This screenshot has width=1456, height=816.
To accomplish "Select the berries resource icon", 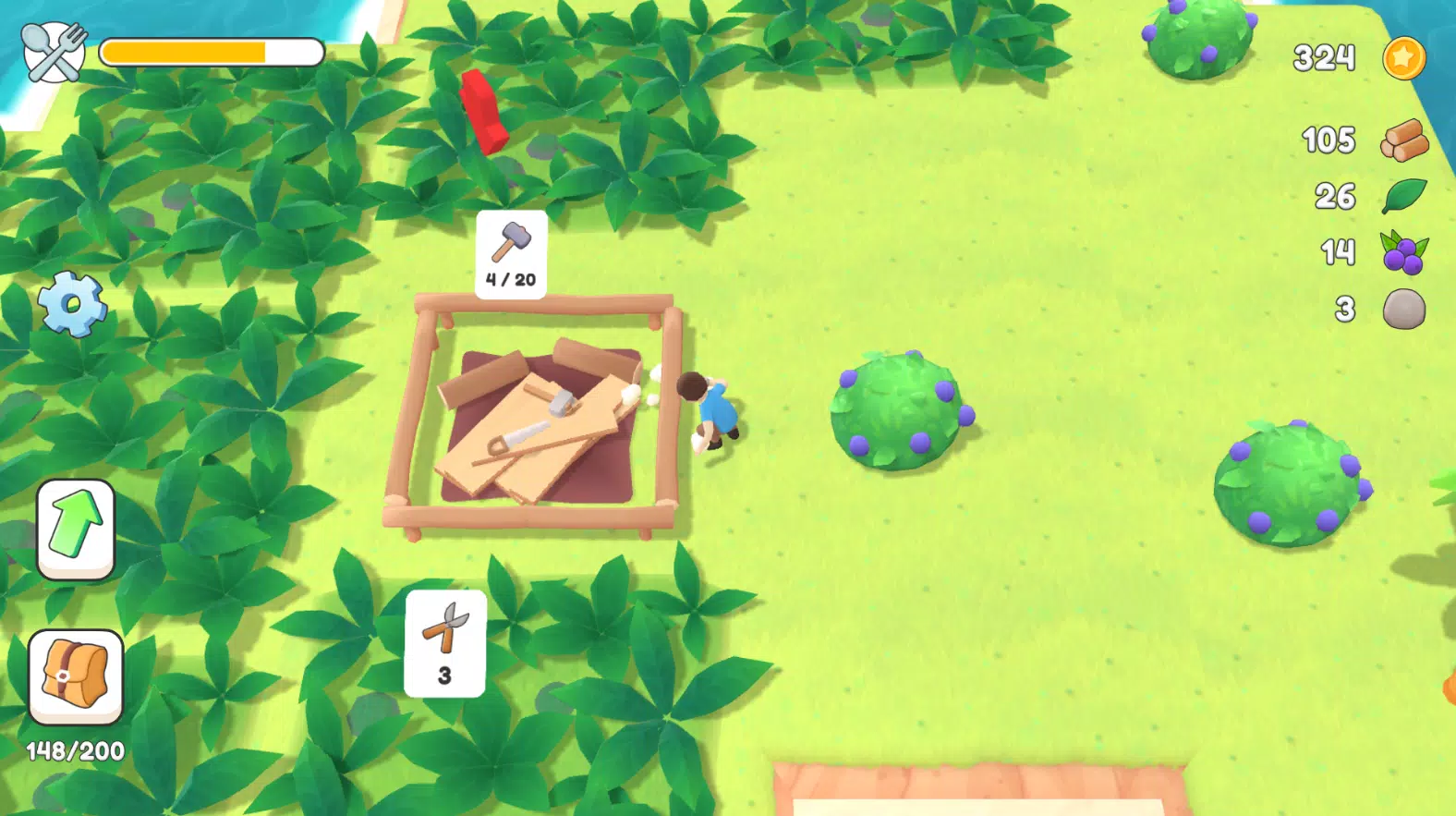I will point(1403,252).
